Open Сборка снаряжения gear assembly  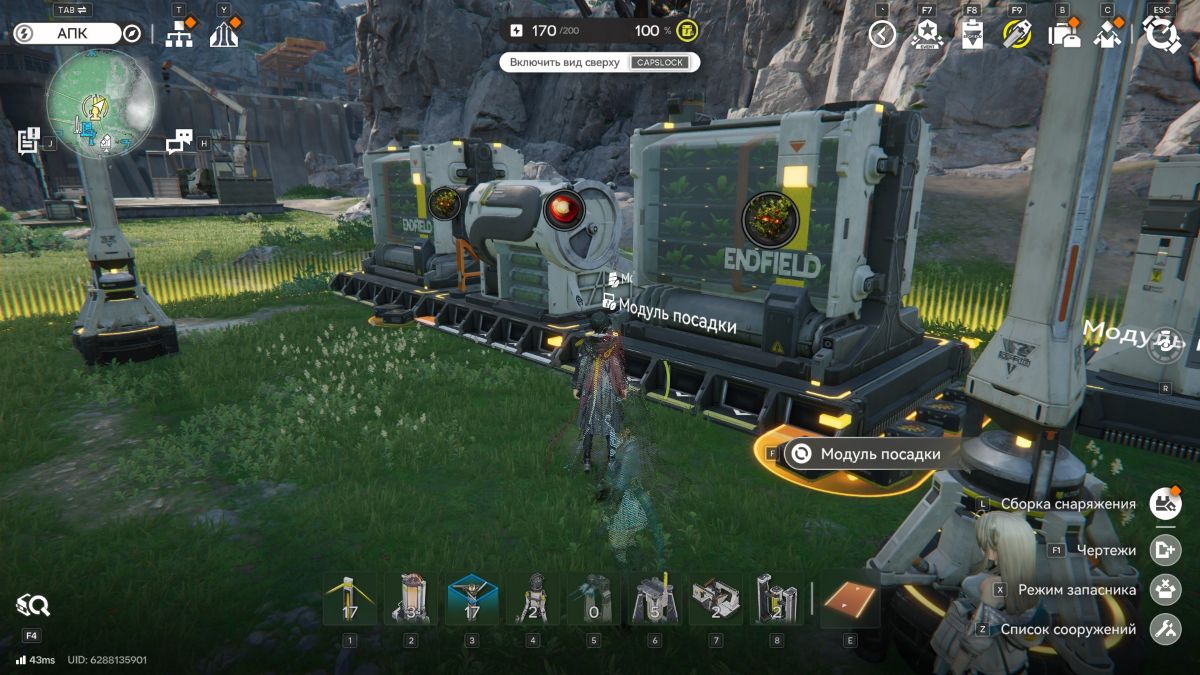point(1164,504)
